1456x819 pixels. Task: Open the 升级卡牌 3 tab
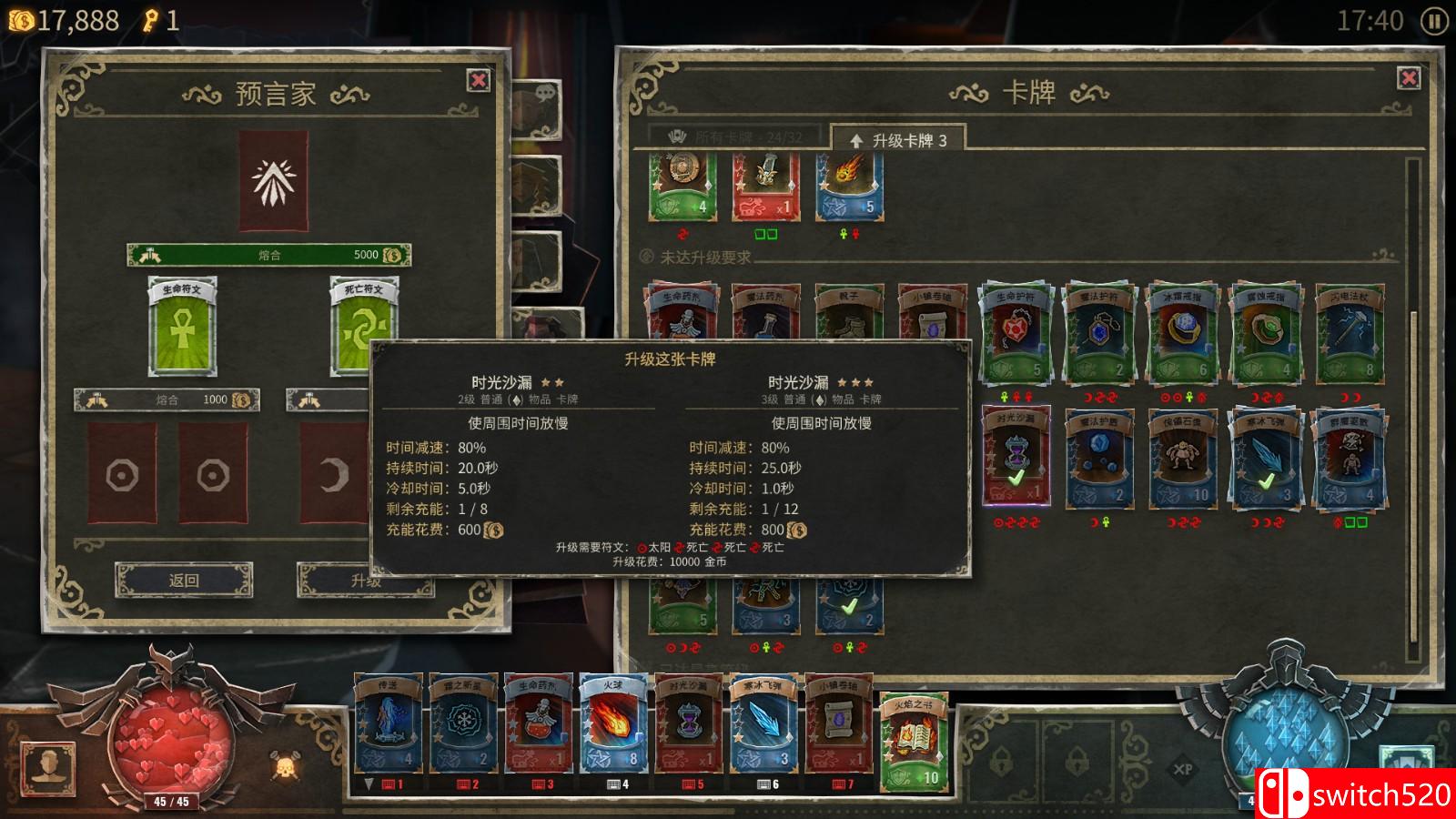pyautogui.click(x=901, y=138)
